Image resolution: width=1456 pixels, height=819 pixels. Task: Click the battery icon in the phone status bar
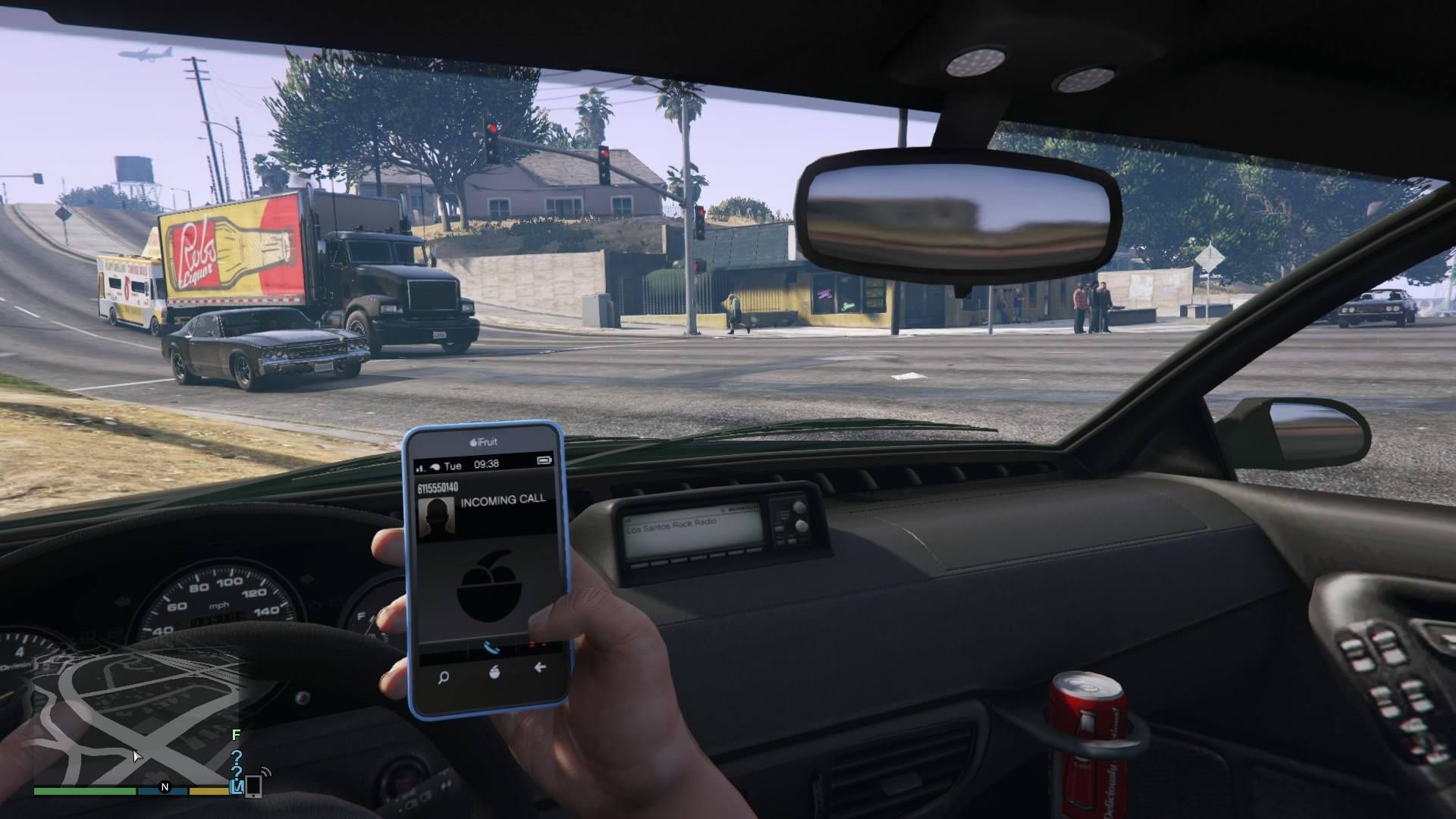[x=546, y=460]
